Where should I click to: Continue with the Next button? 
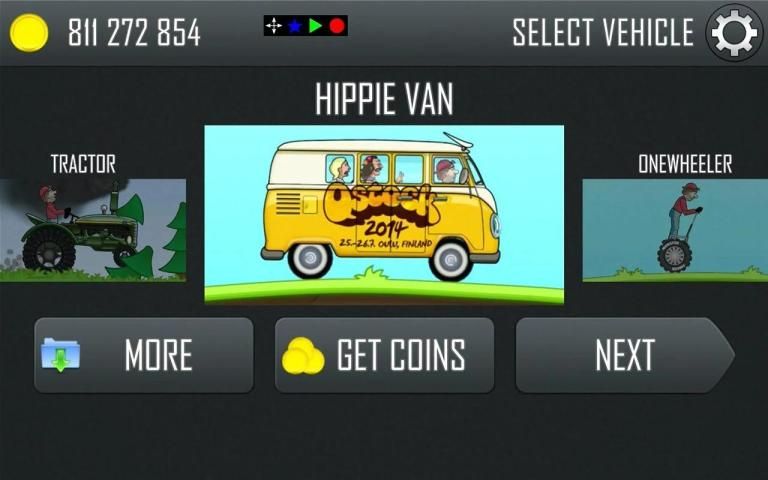(x=624, y=355)
